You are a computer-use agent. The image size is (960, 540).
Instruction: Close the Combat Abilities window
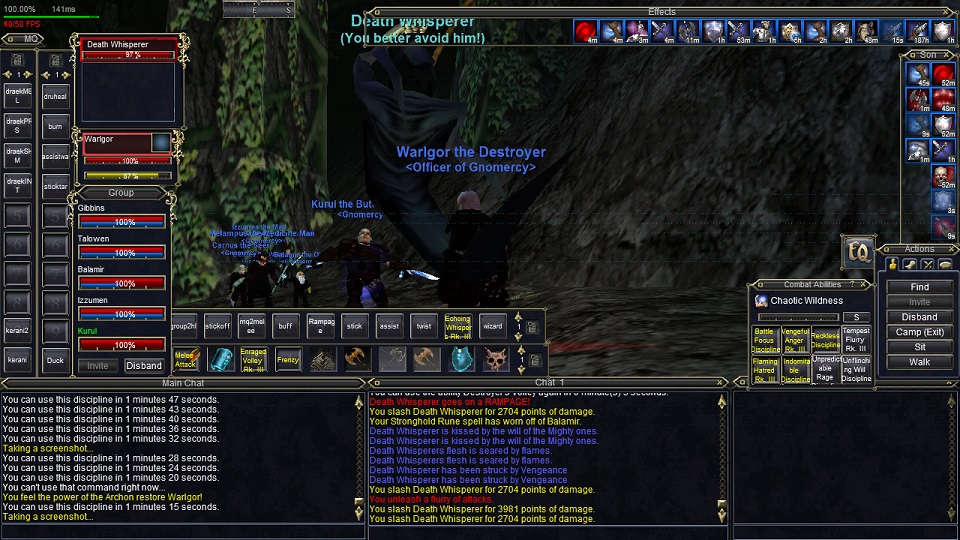865,285
